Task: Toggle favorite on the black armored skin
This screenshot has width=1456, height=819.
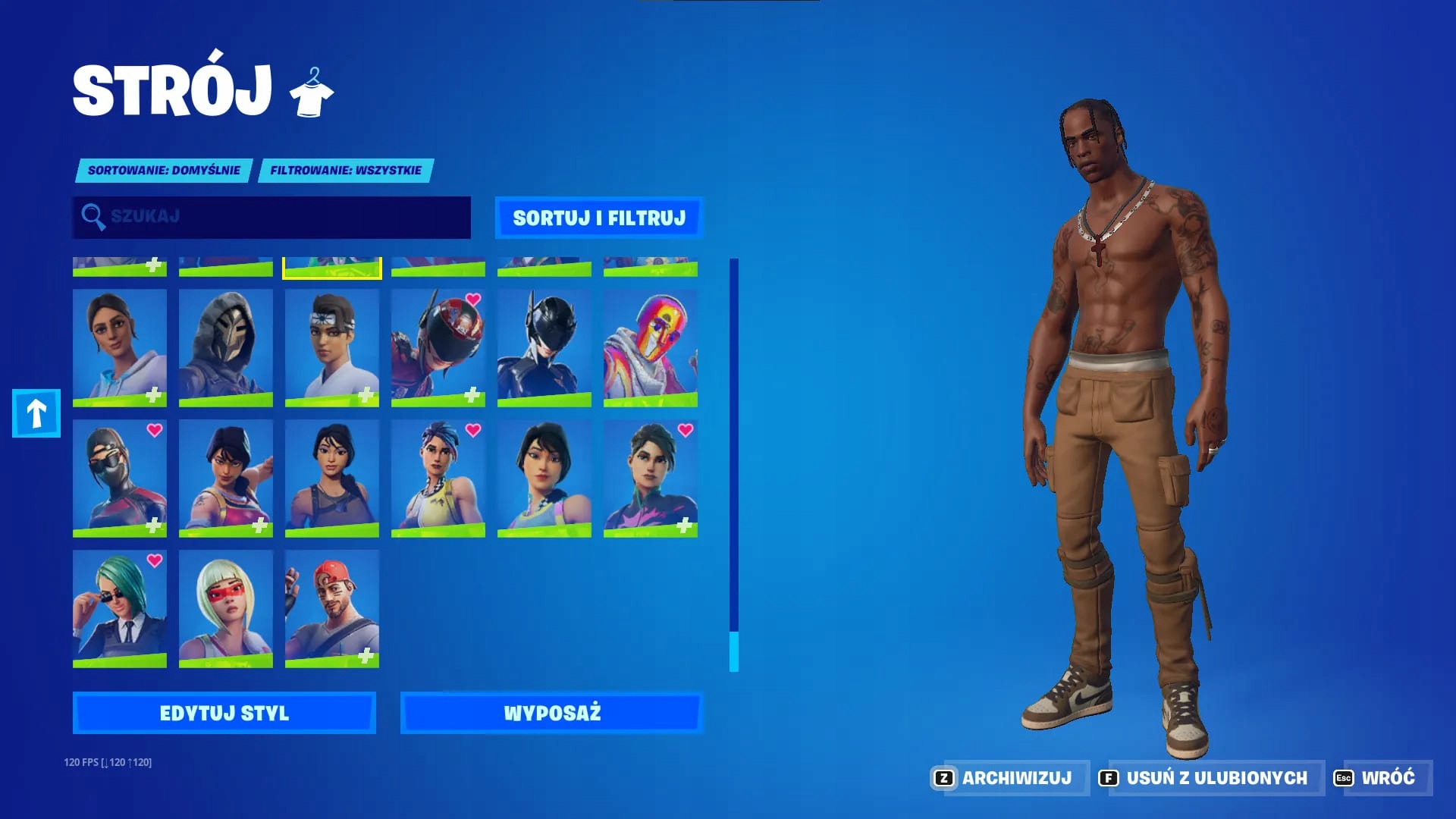Action: [544, 345]
